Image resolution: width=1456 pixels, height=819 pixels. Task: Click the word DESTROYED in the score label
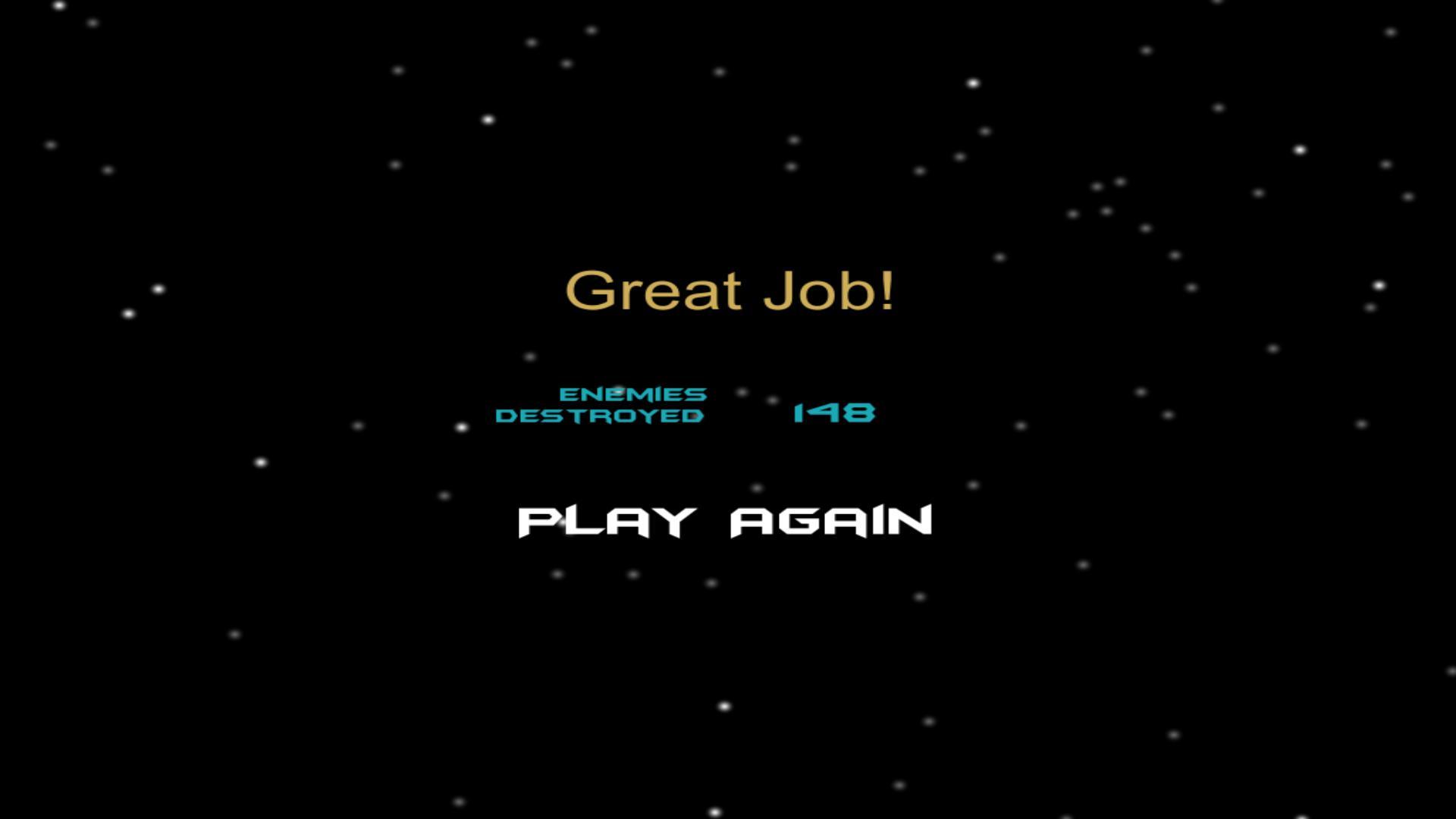[x=601, y=415]
